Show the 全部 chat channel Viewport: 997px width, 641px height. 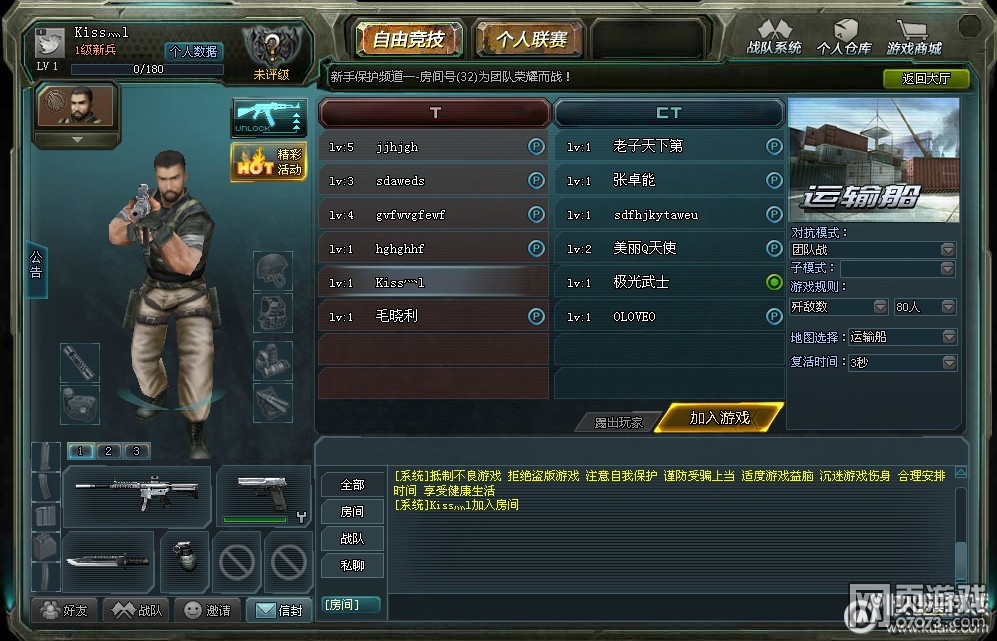click(352, 485)
